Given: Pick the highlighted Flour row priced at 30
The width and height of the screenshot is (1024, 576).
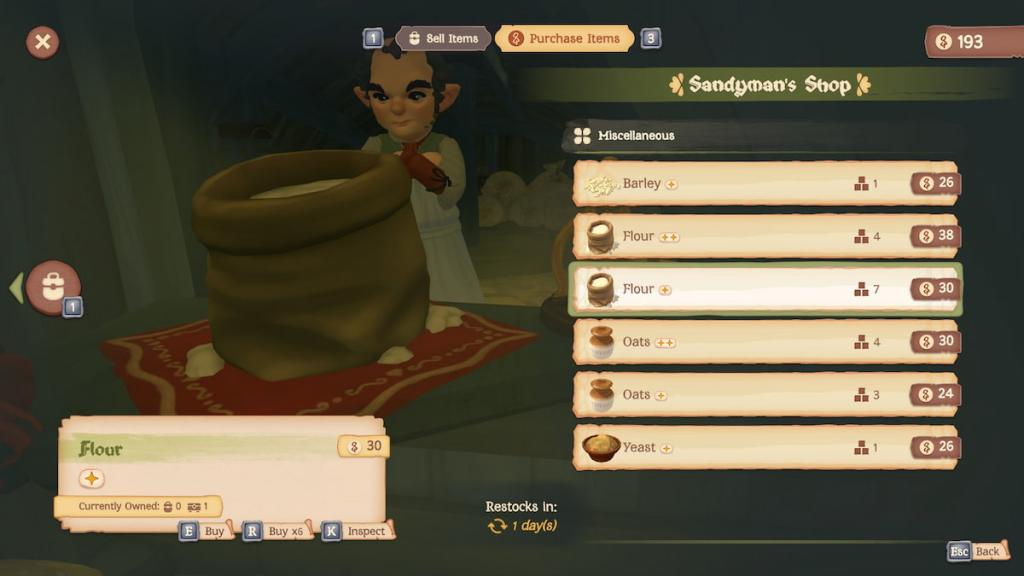Looking at the screenshot, I should tap(765, 289).
